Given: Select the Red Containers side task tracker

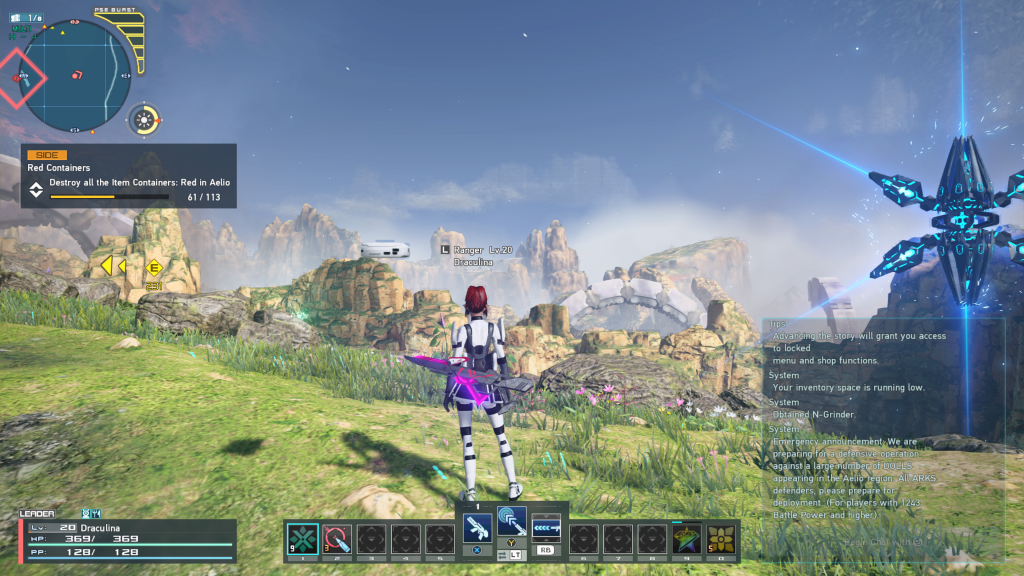Looking at the screenshot, I should [129, 176].
